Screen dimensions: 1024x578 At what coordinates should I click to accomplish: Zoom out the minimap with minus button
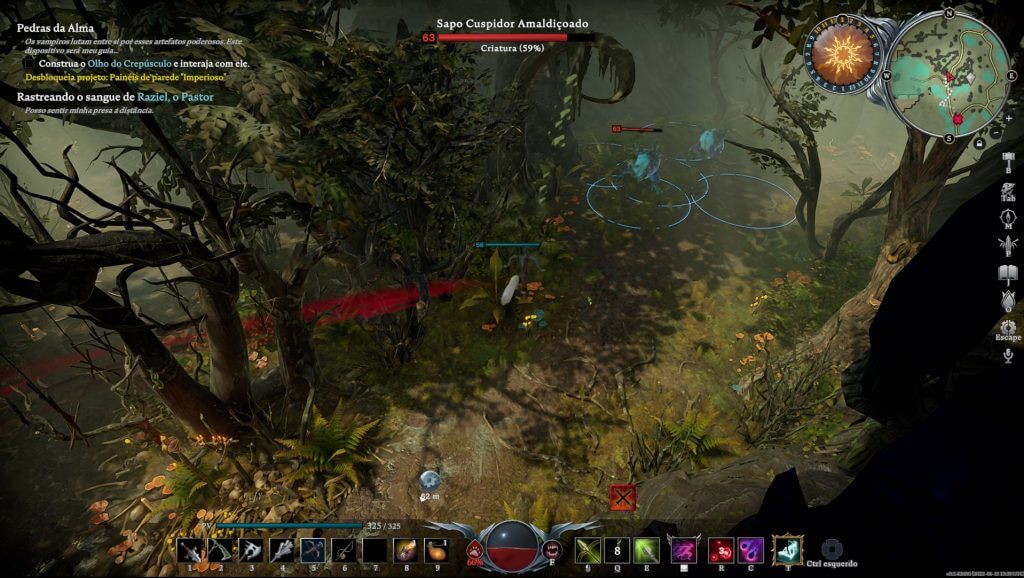[996, 131]
